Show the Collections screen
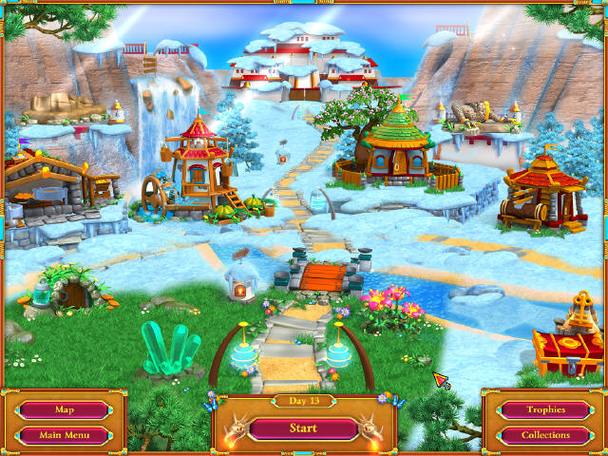This screenshot has height=456, width=608. [545, 435]
